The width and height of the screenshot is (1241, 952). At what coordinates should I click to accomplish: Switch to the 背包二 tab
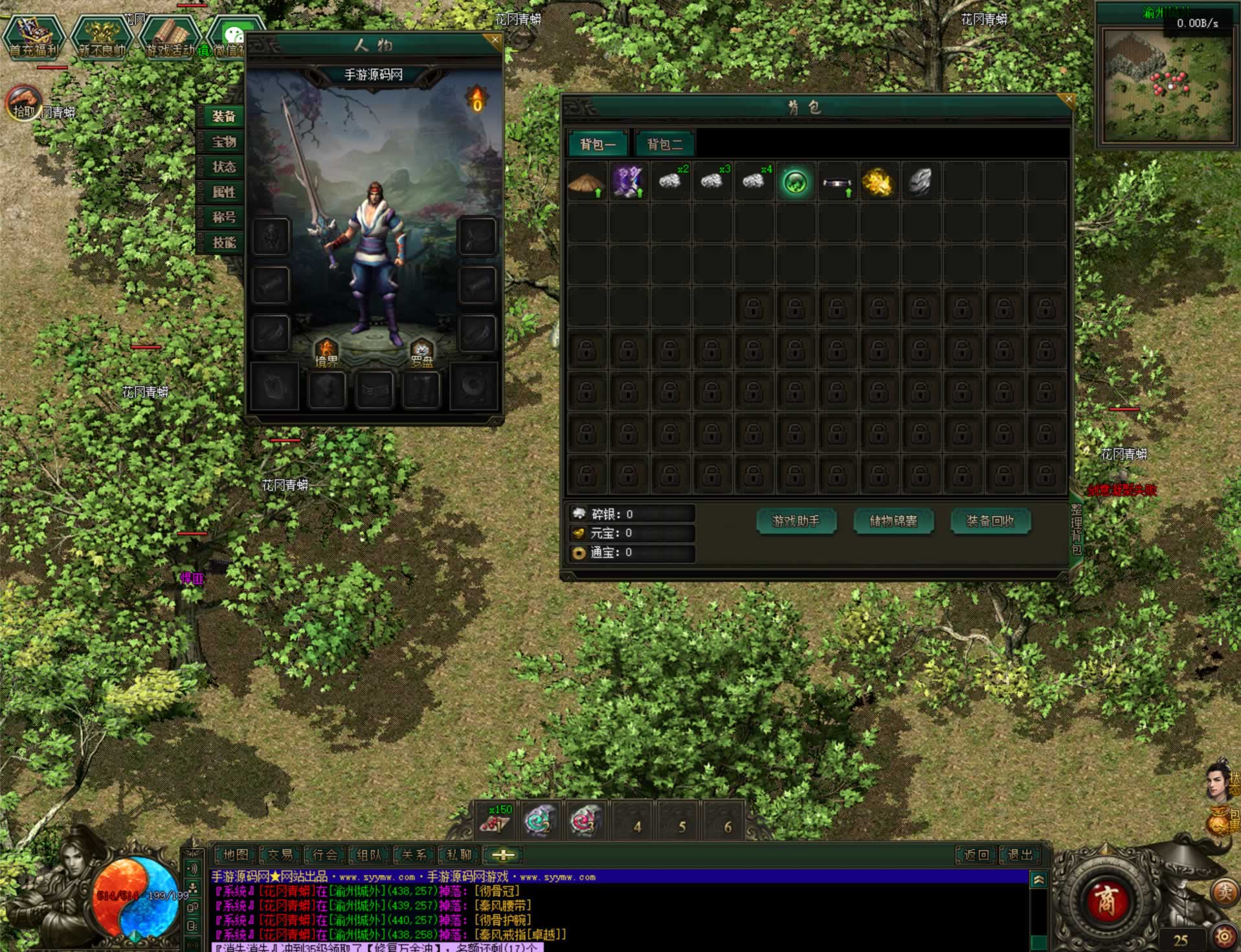[664, 144]
